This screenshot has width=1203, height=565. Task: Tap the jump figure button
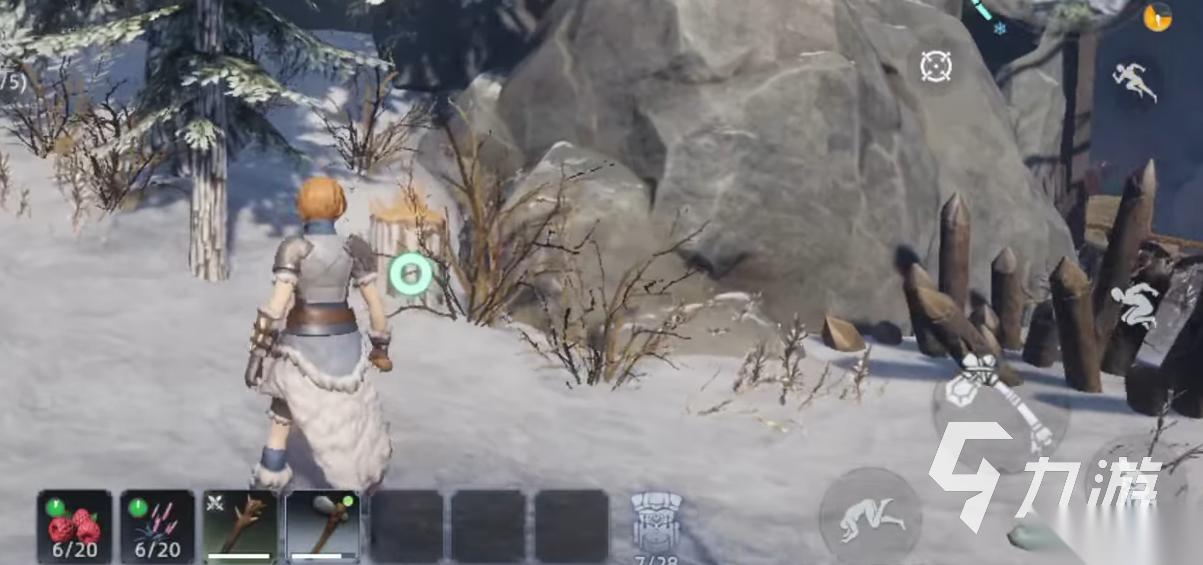pos(1136,305)
